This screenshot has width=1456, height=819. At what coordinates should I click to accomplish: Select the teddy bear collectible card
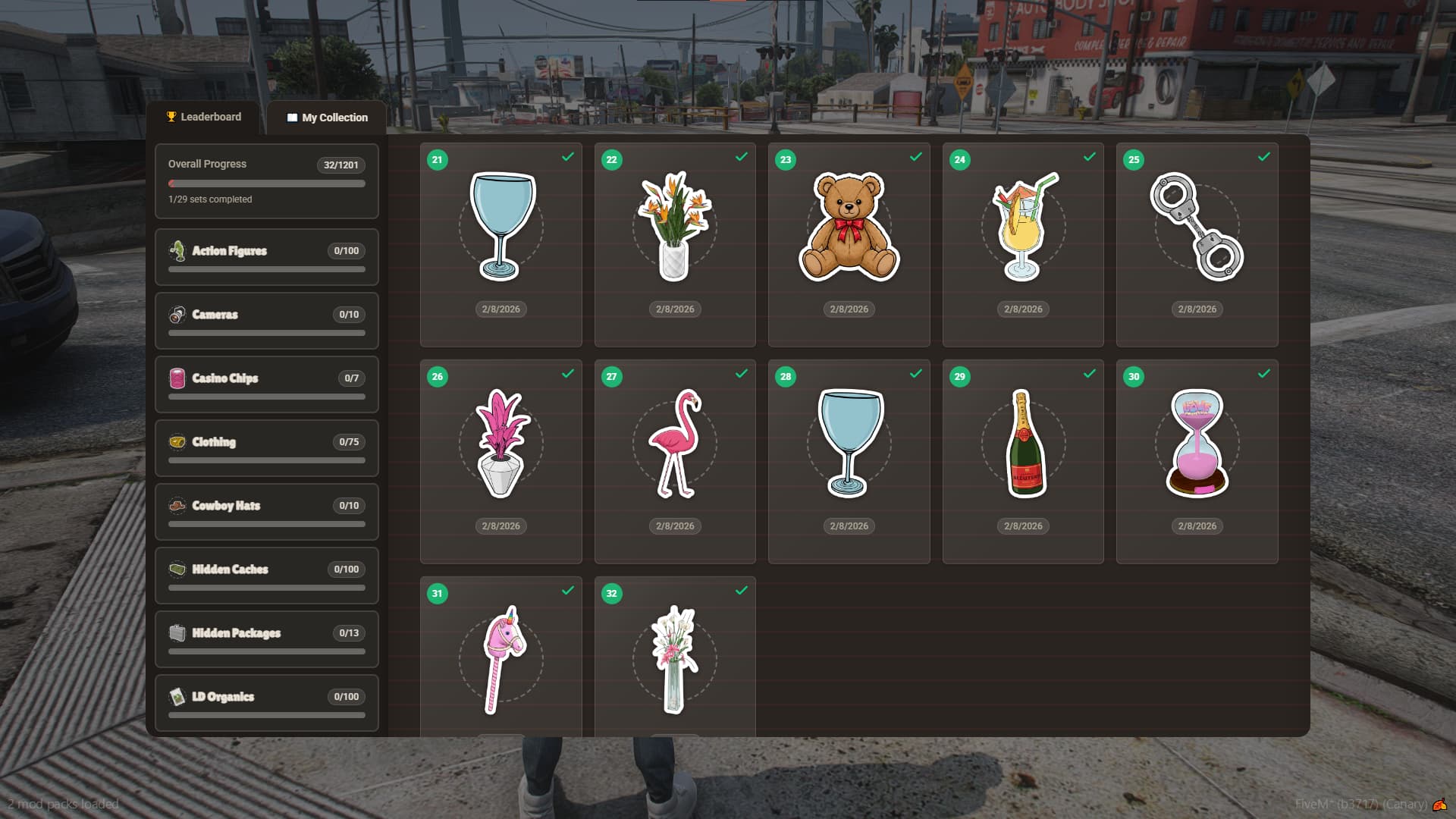click(x=849, y=244)
